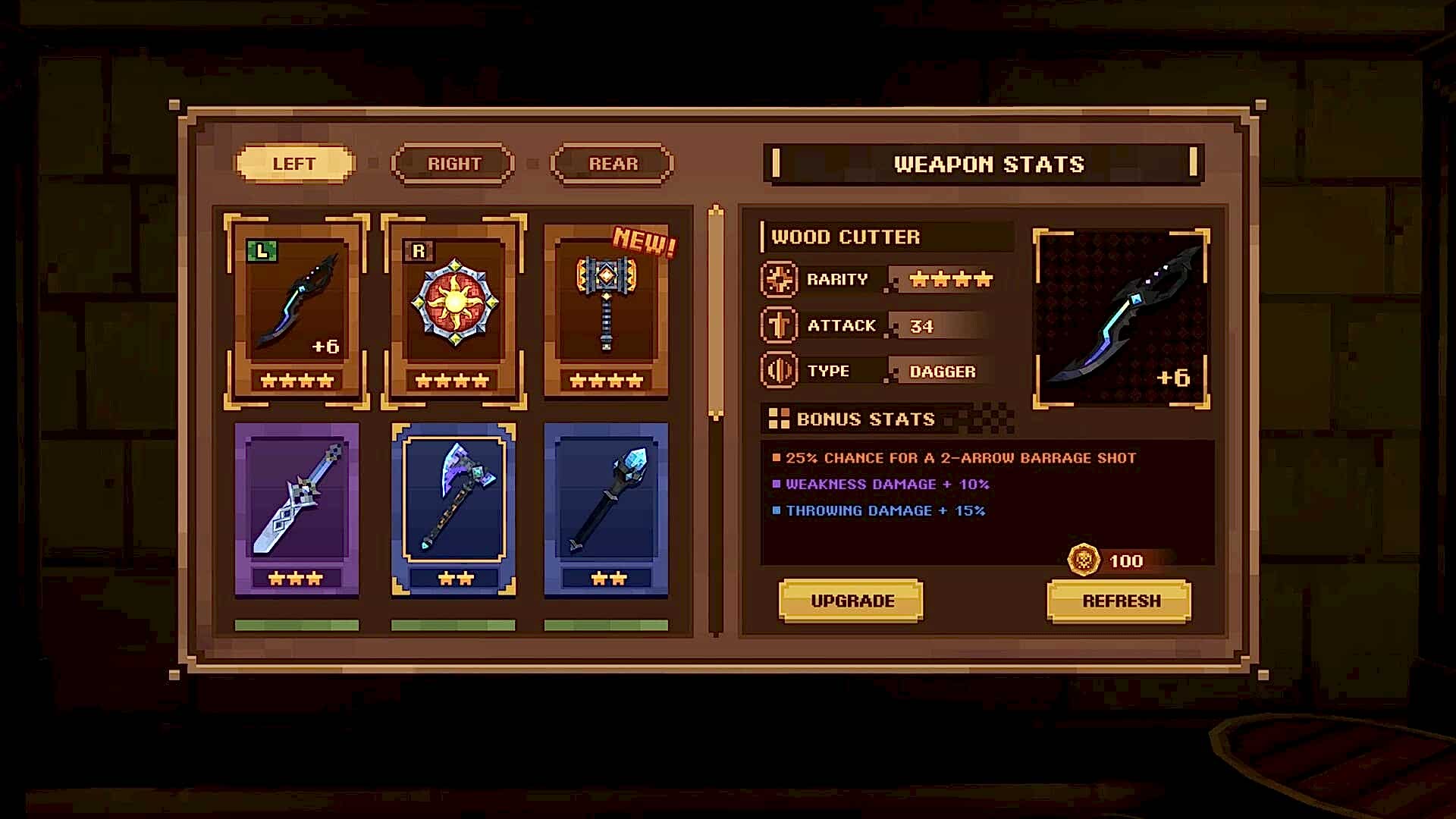The image size is (1456, 819).
Task: Choose the sun shield card
Action: (453, 312)
